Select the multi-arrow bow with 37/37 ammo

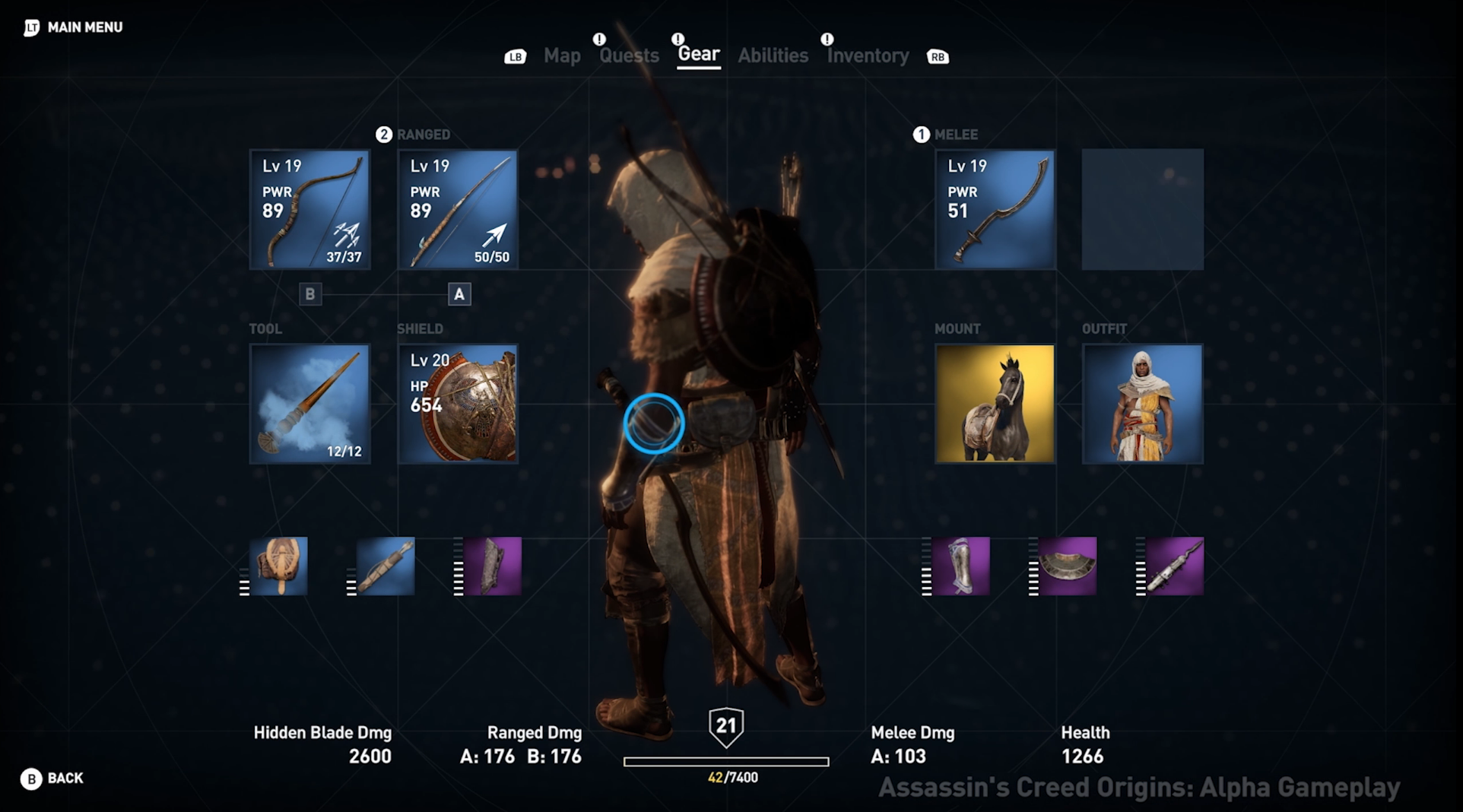point(309,210)
